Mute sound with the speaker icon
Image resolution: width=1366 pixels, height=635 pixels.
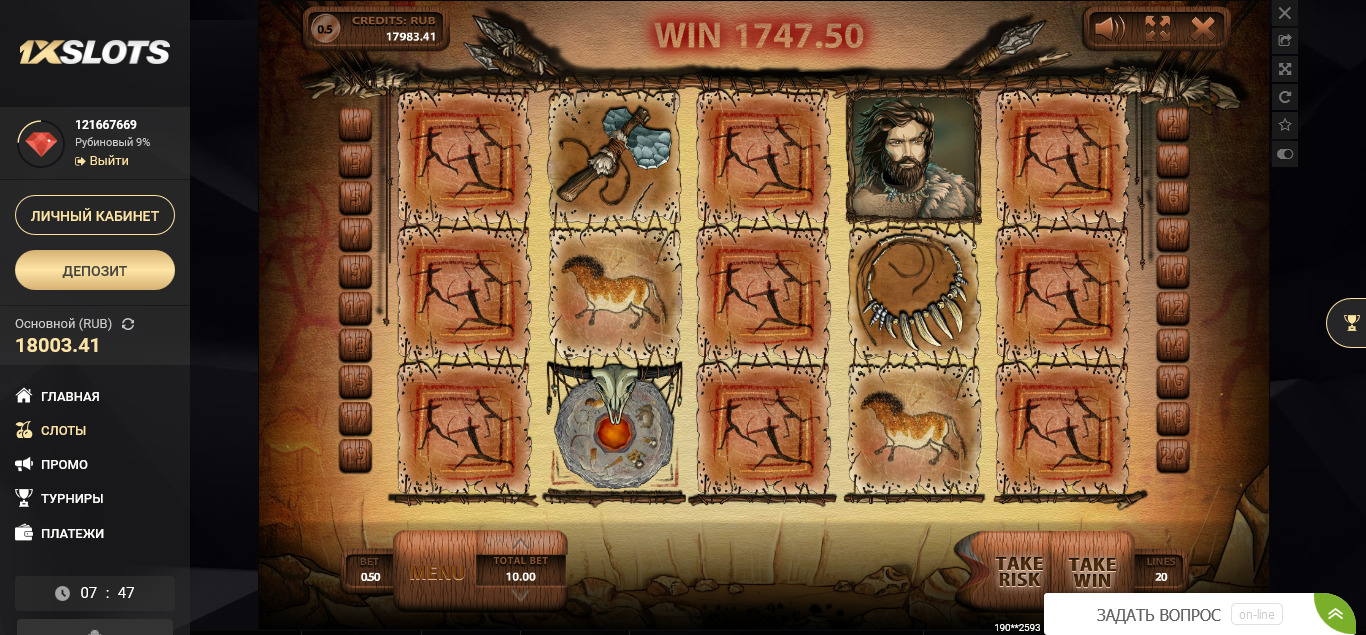pyautogui.click(x=1110, y=28)
